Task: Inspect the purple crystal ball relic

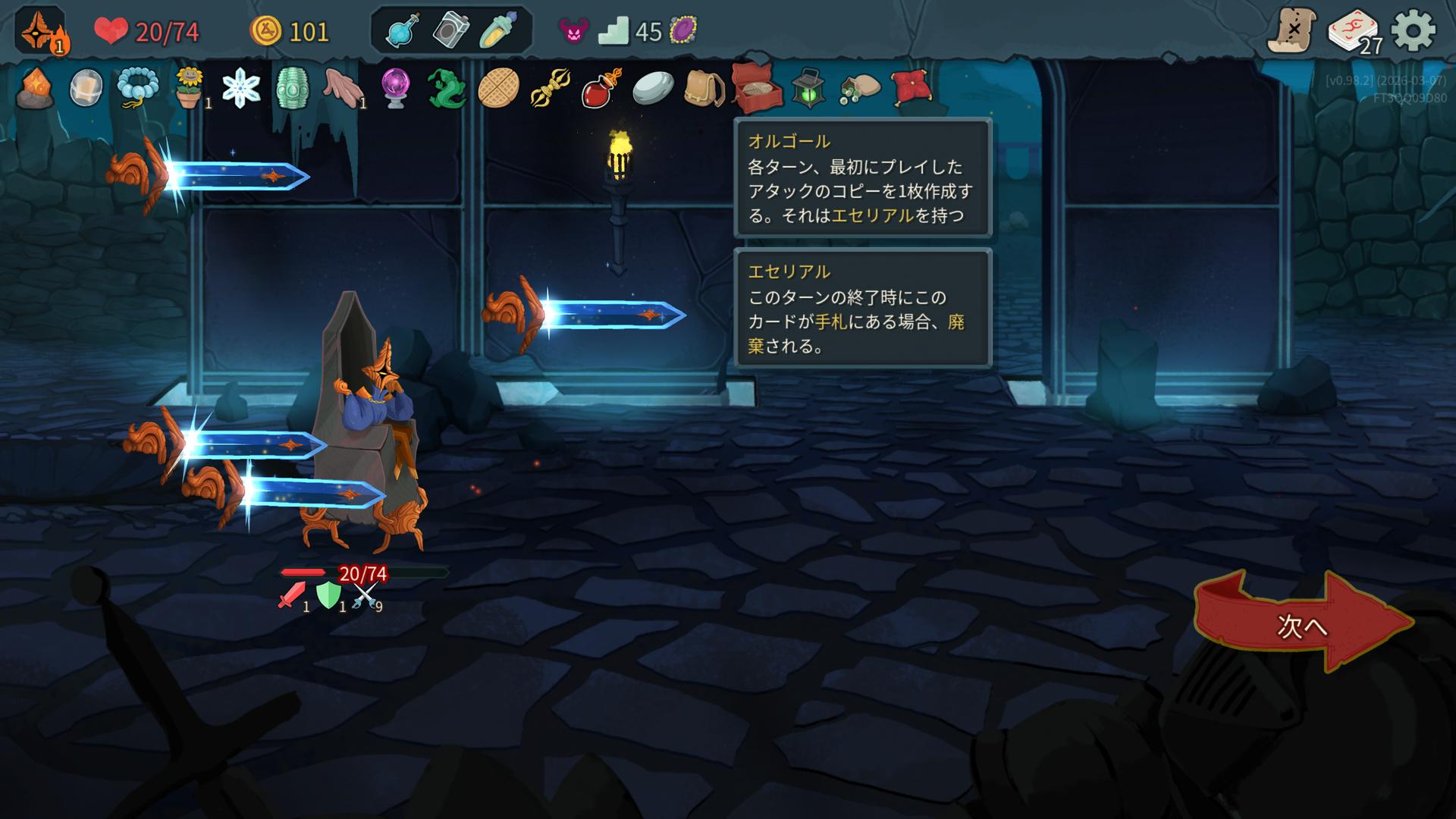Action: (395, 88)
